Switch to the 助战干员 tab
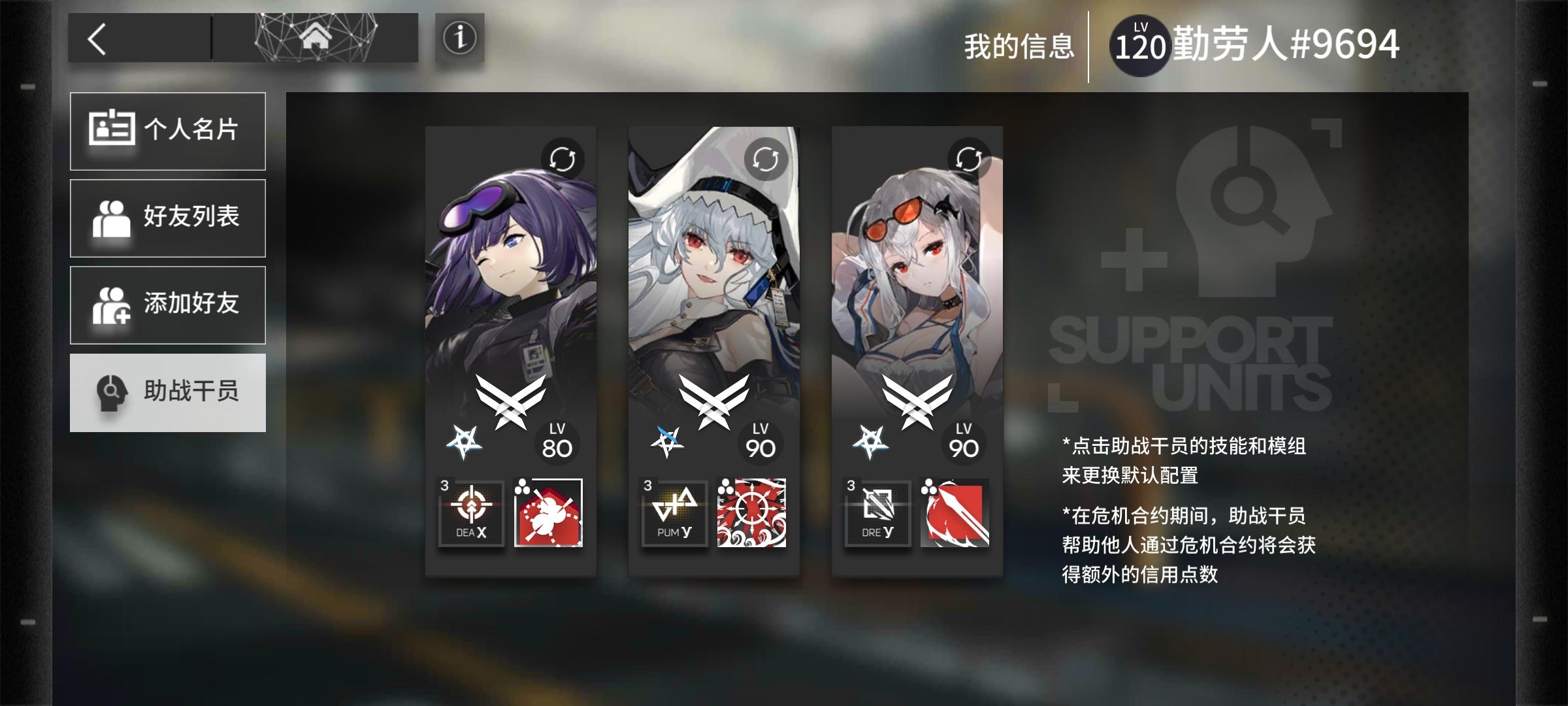Viewport: 1568px width, 706px height. (168, 392)
